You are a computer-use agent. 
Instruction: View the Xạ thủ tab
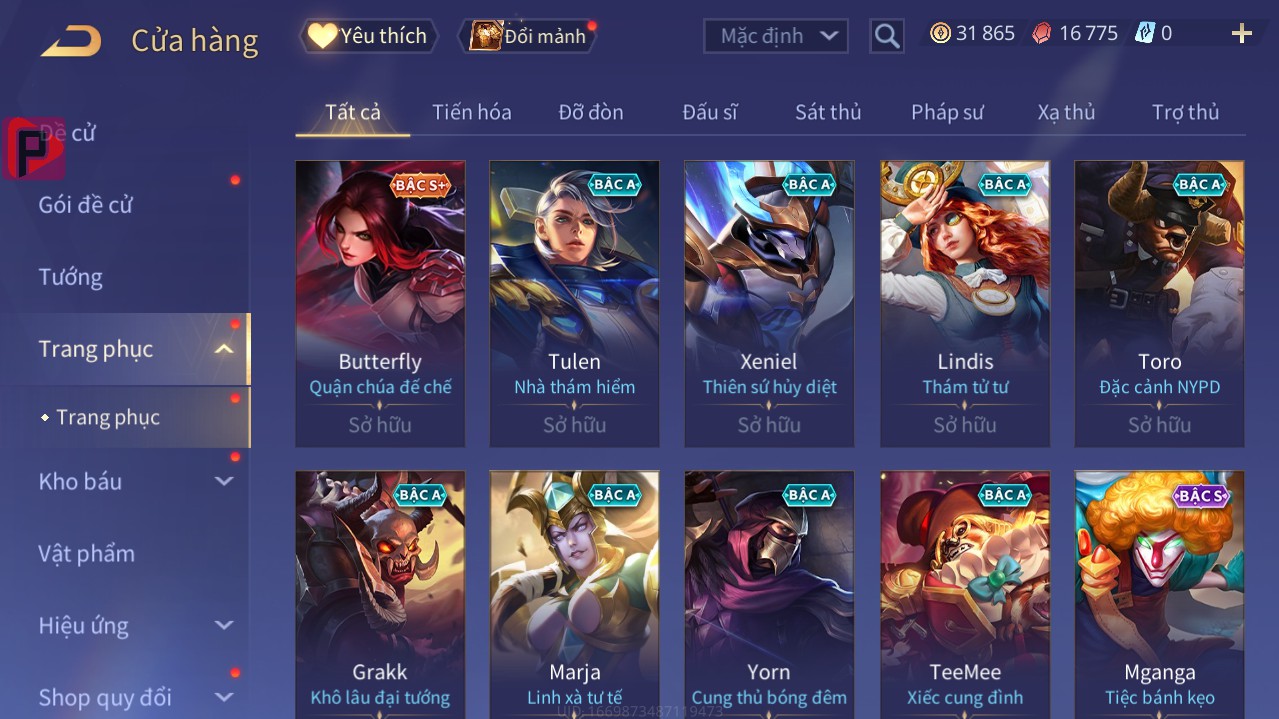1066,112
